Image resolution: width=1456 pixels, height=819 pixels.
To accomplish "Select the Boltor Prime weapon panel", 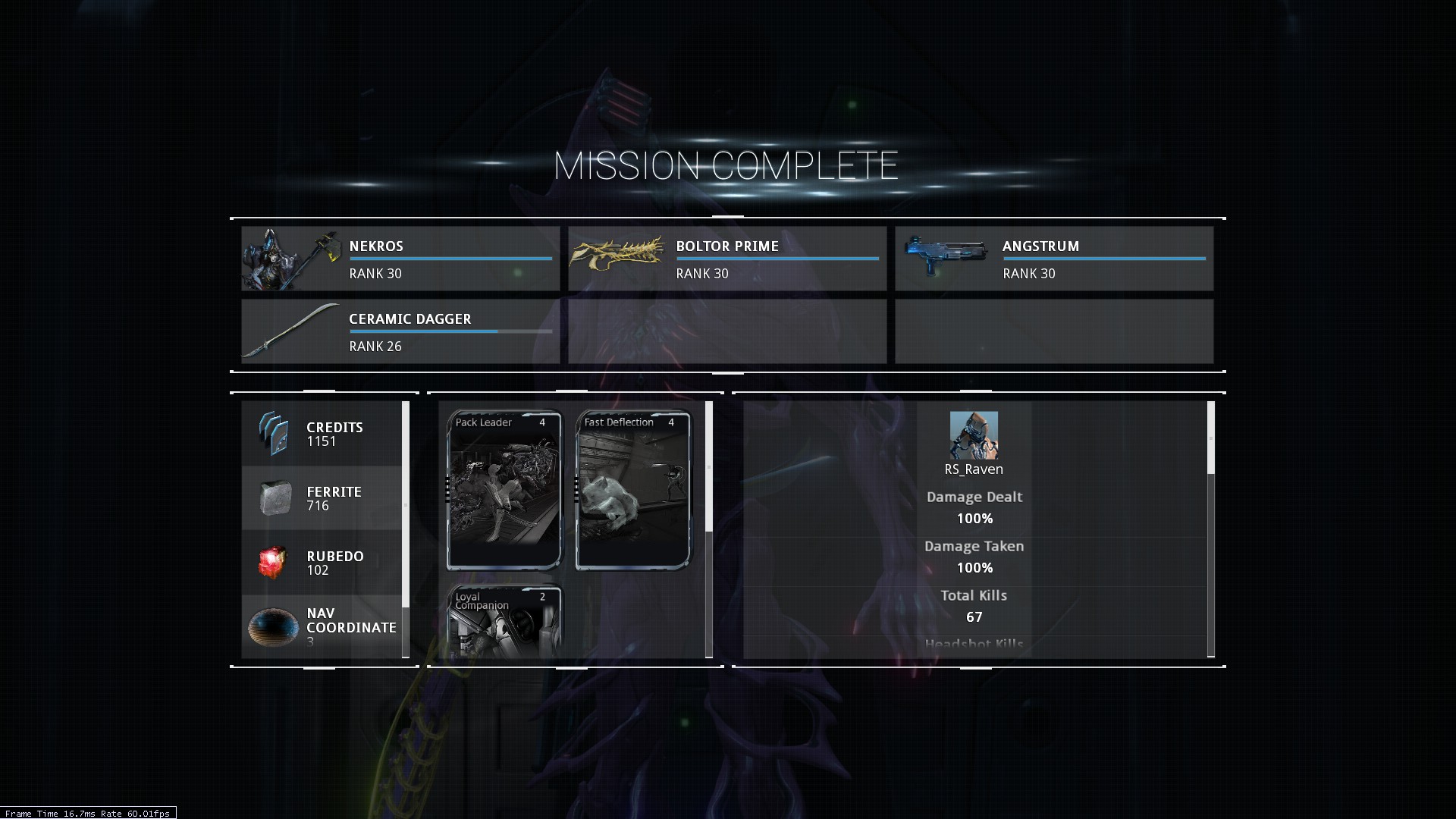I will [727, 259].
